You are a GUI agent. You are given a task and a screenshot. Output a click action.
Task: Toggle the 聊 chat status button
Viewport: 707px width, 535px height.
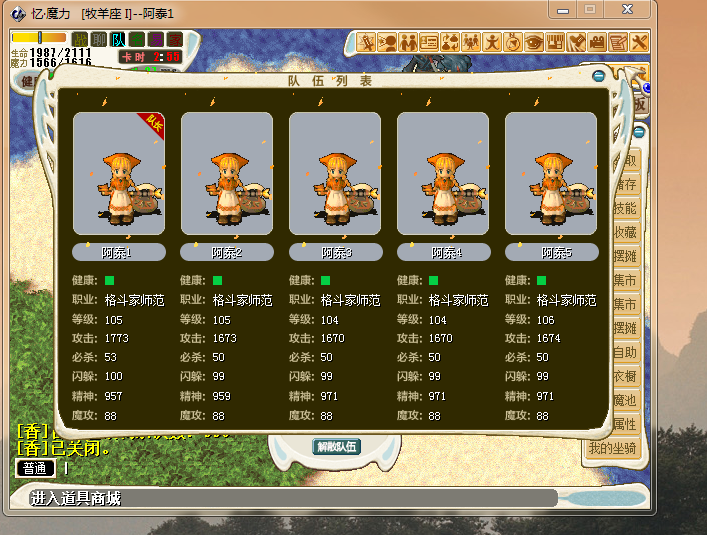click(99, 39)
